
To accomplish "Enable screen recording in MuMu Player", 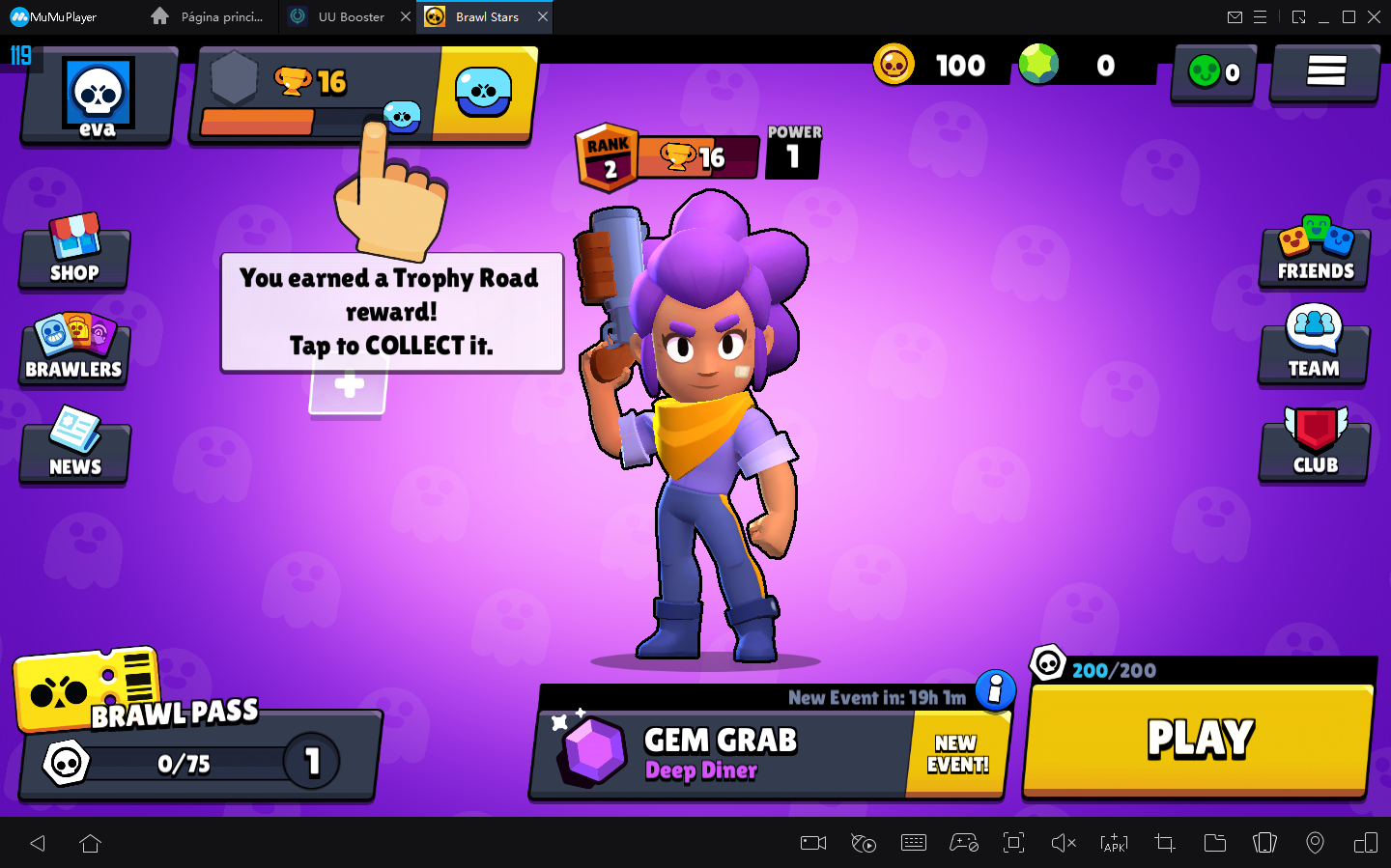I will coord(812,843).
